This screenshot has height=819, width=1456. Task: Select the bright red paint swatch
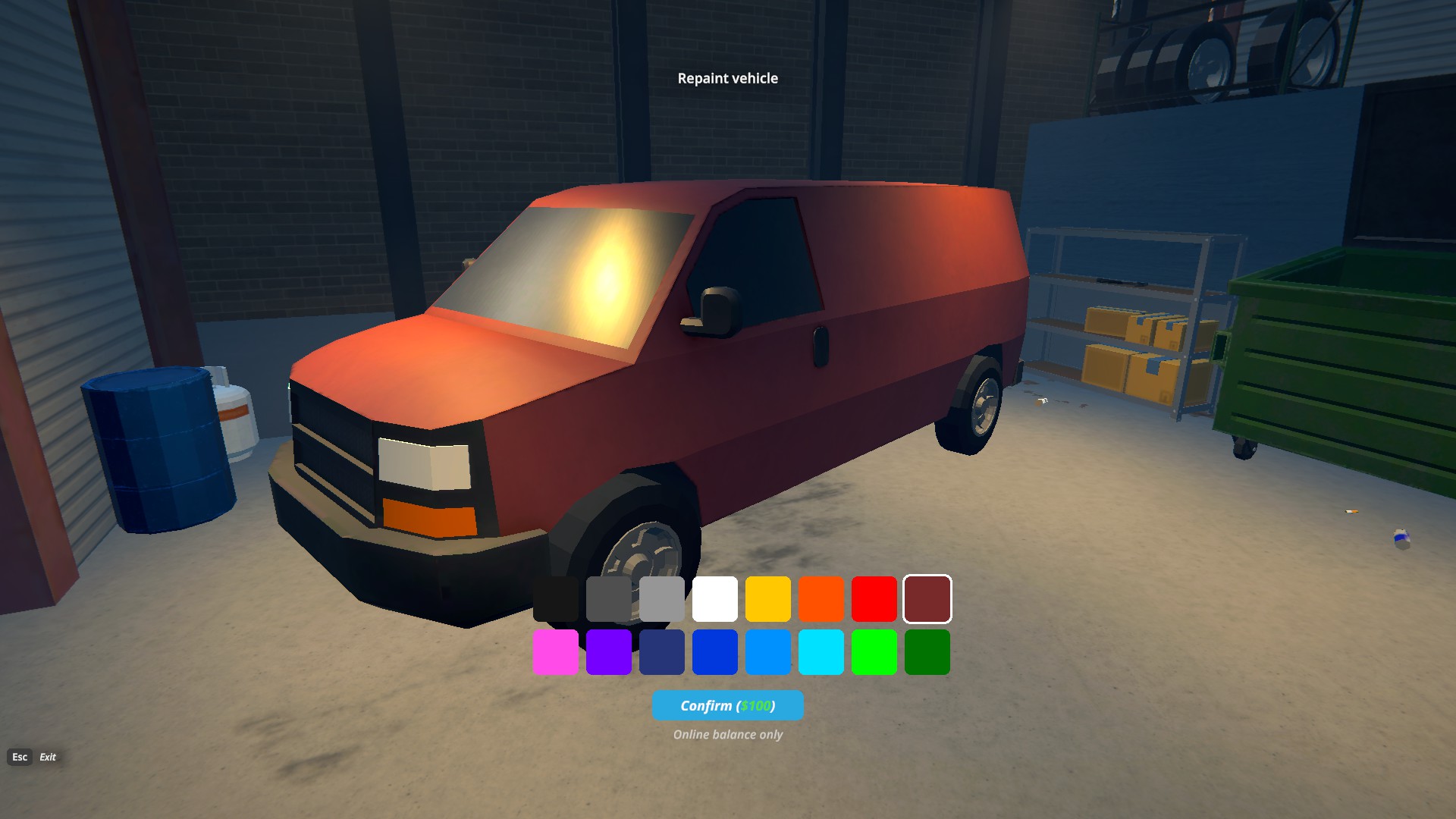click(874, 599)
